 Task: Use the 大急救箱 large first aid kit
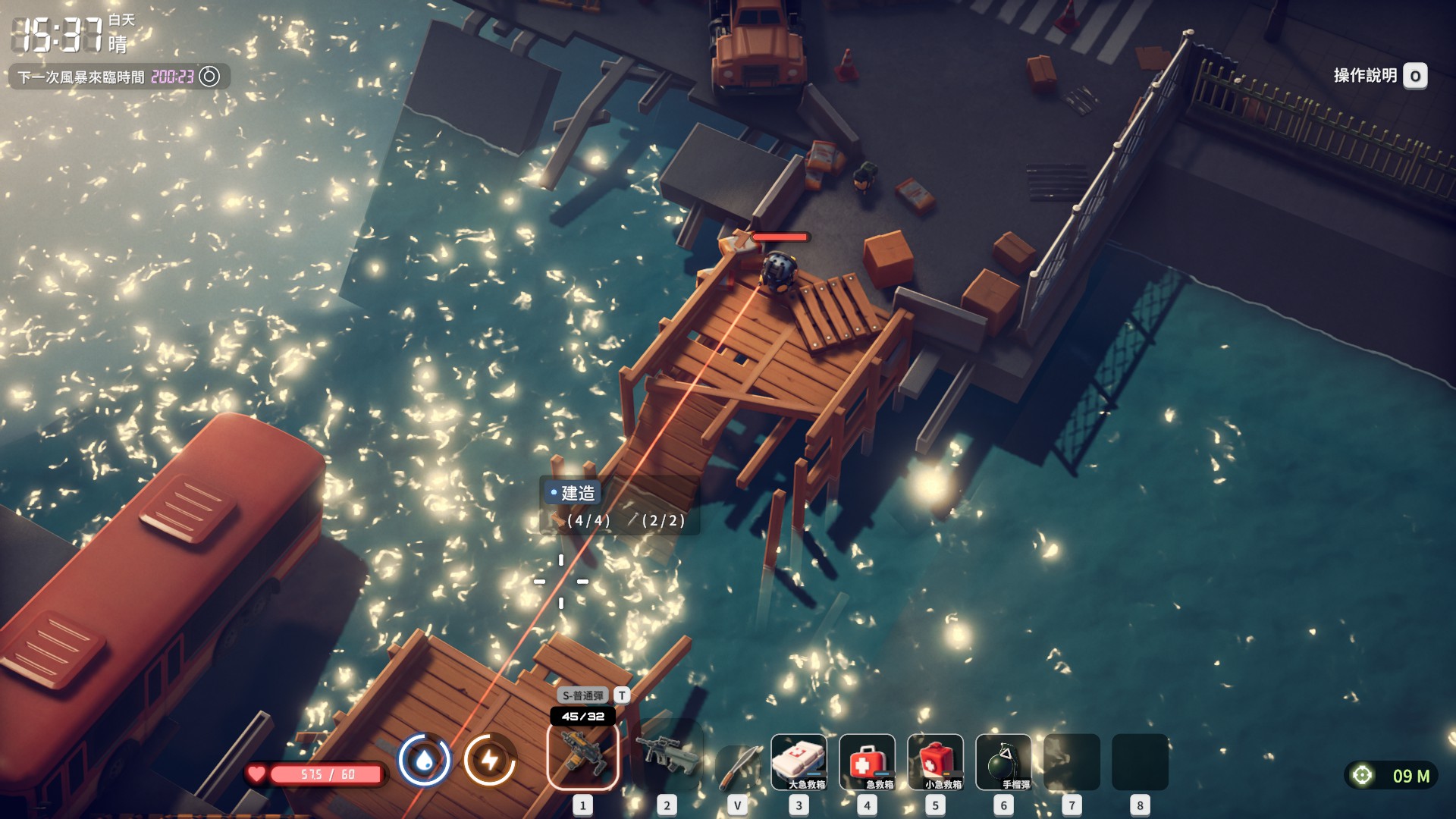click(x=799, y=761)
